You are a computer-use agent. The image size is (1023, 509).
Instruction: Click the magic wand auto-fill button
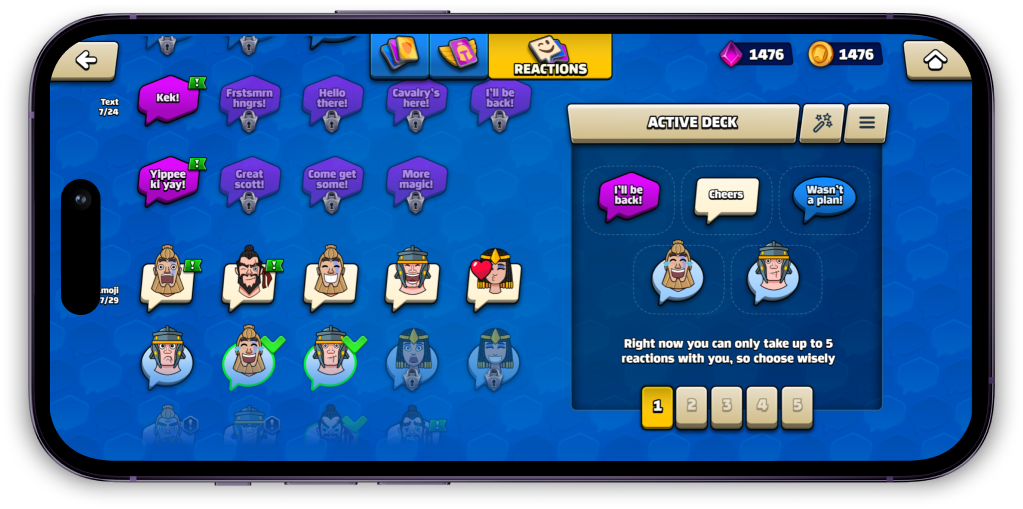(822, 123)
